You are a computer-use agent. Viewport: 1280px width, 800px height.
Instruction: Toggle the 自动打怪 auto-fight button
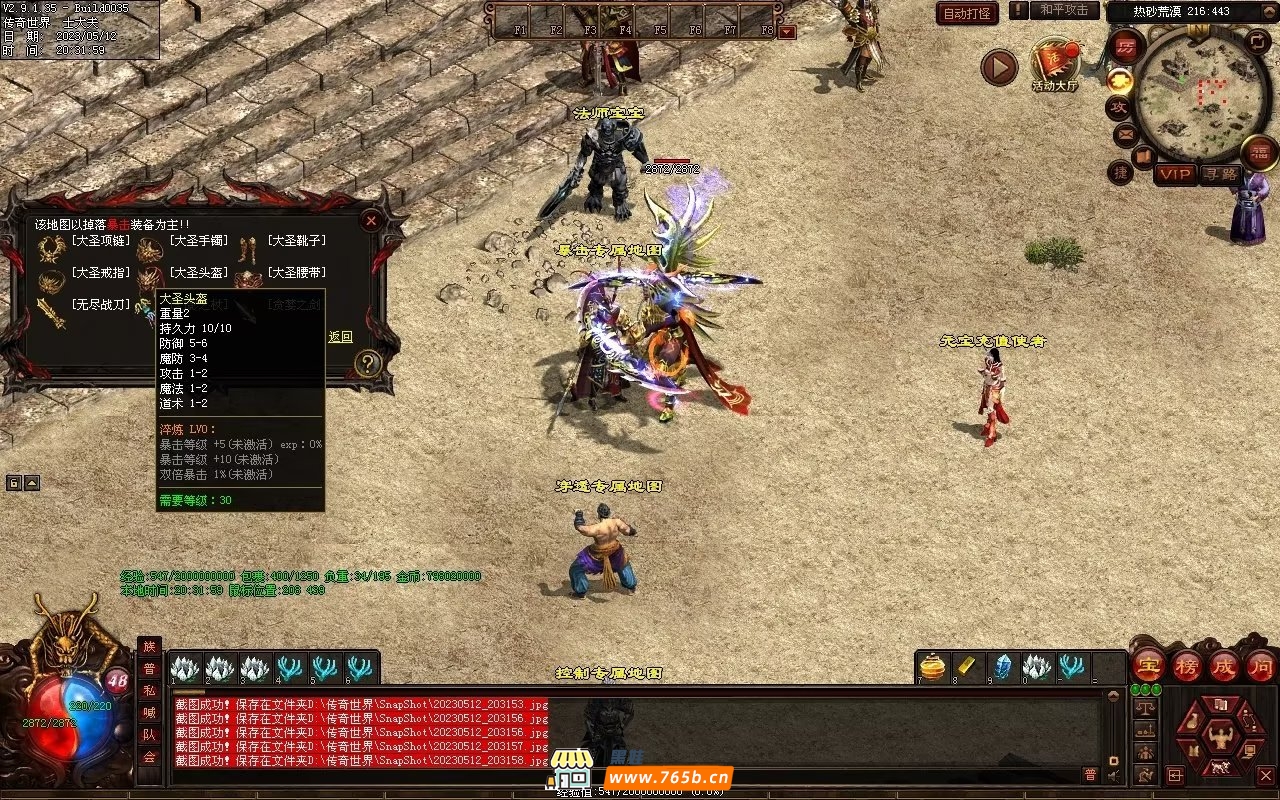(x=967, y=13)
